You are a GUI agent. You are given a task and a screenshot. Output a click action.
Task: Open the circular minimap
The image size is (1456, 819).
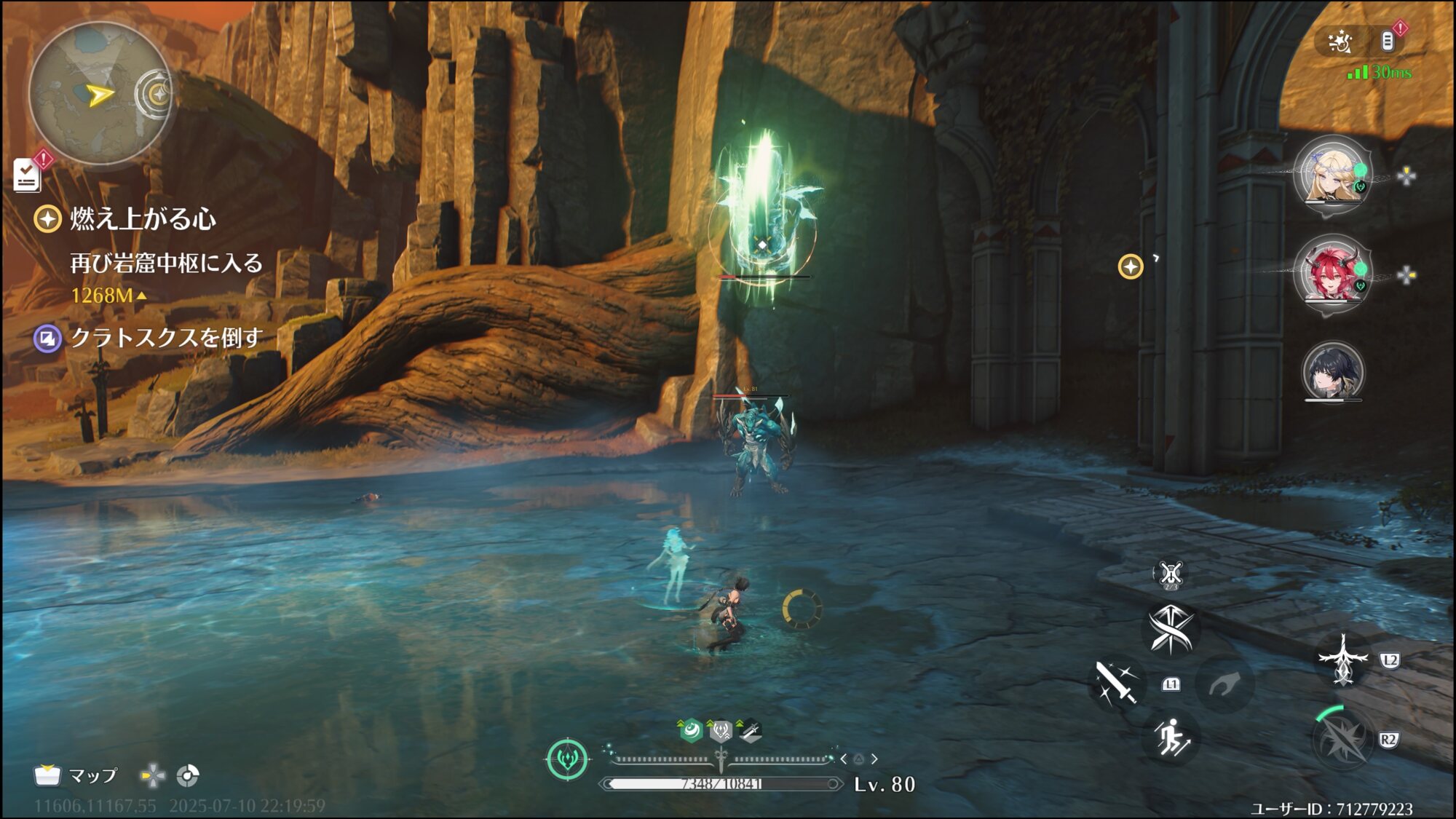pyautogui.click(x=99, y=94)
